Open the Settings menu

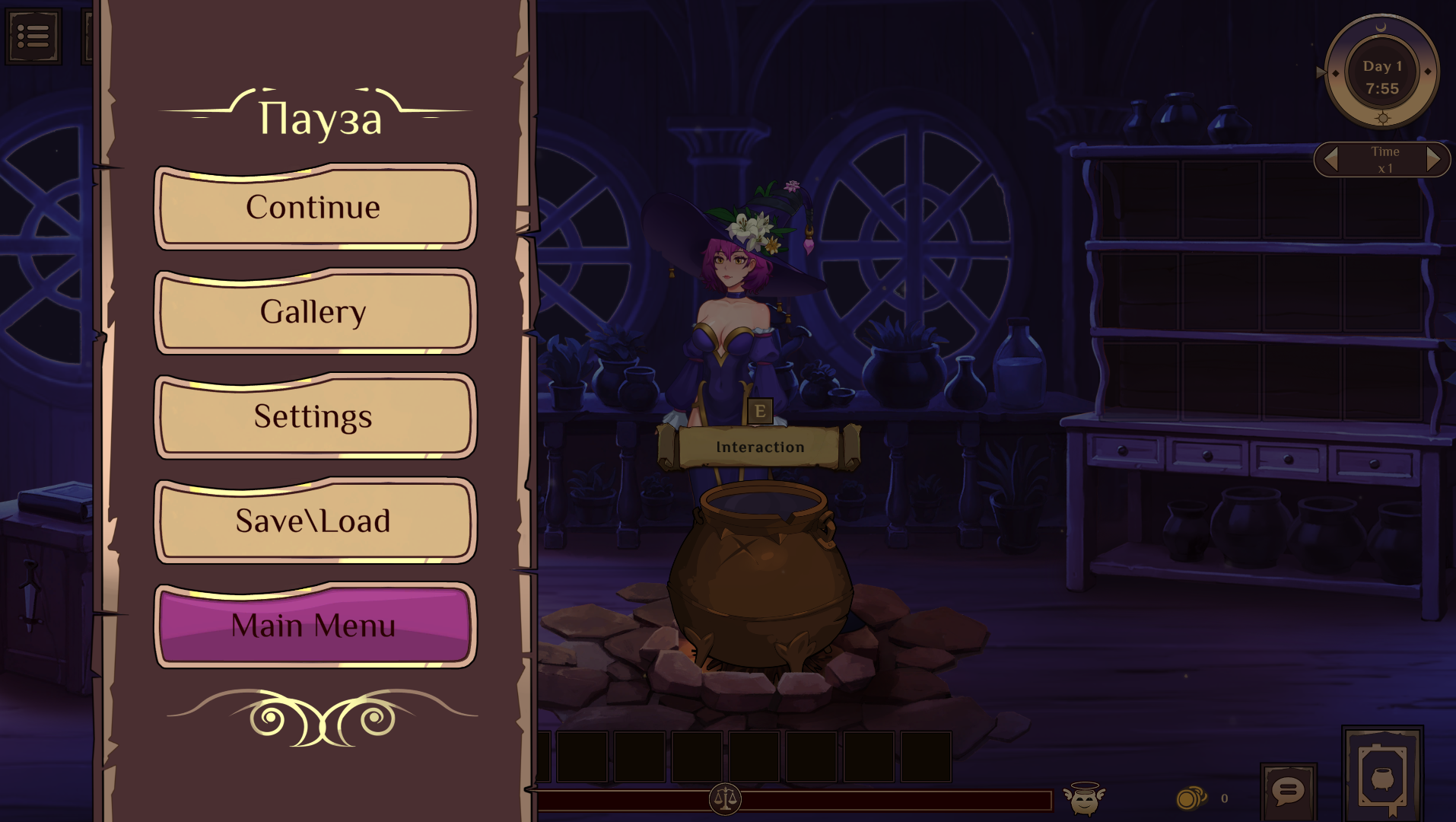point(314,416)
